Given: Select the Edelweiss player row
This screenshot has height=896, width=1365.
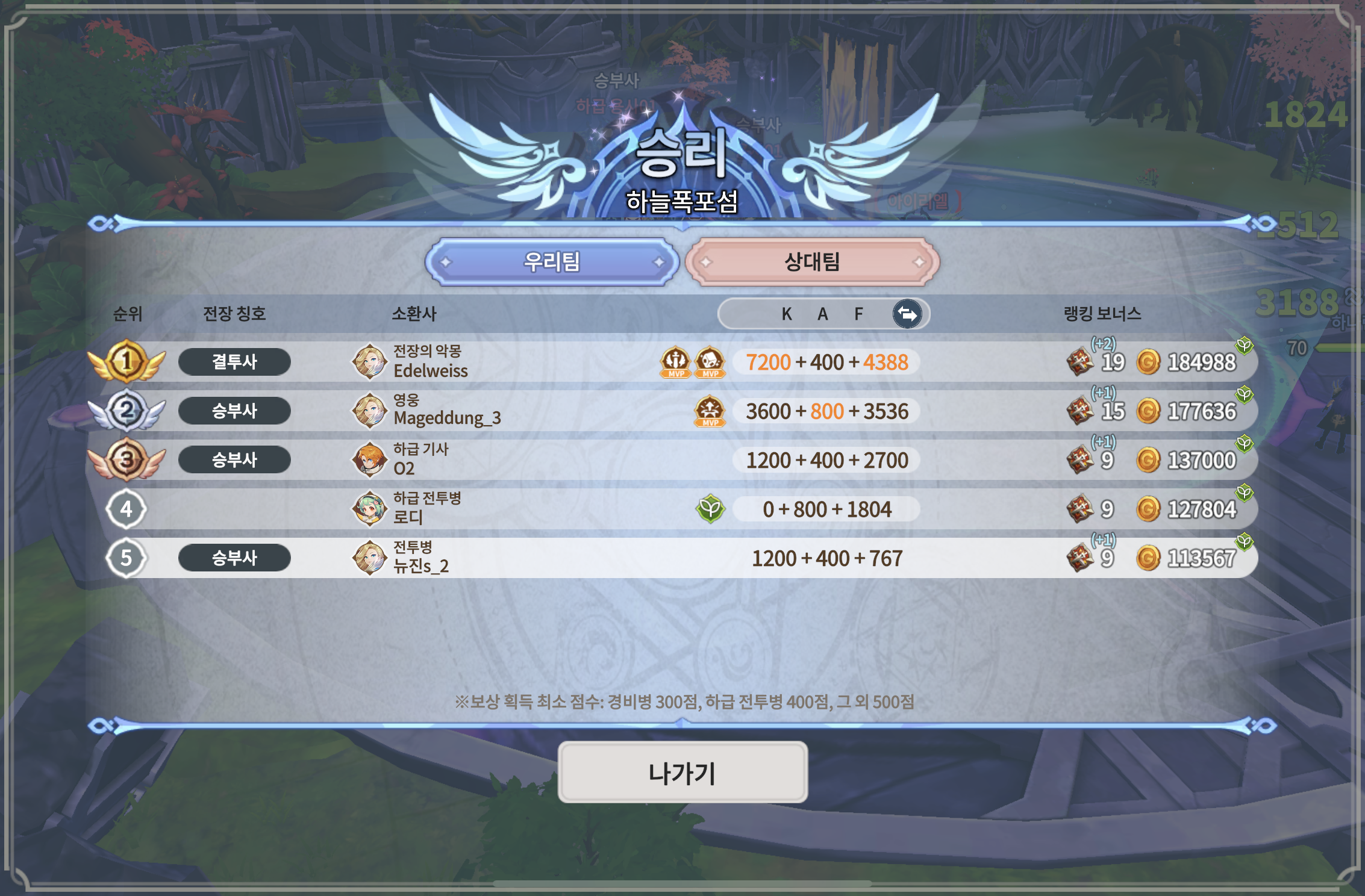Looking at the screenshot, I should pyautogui.click(x=430, y=362).
